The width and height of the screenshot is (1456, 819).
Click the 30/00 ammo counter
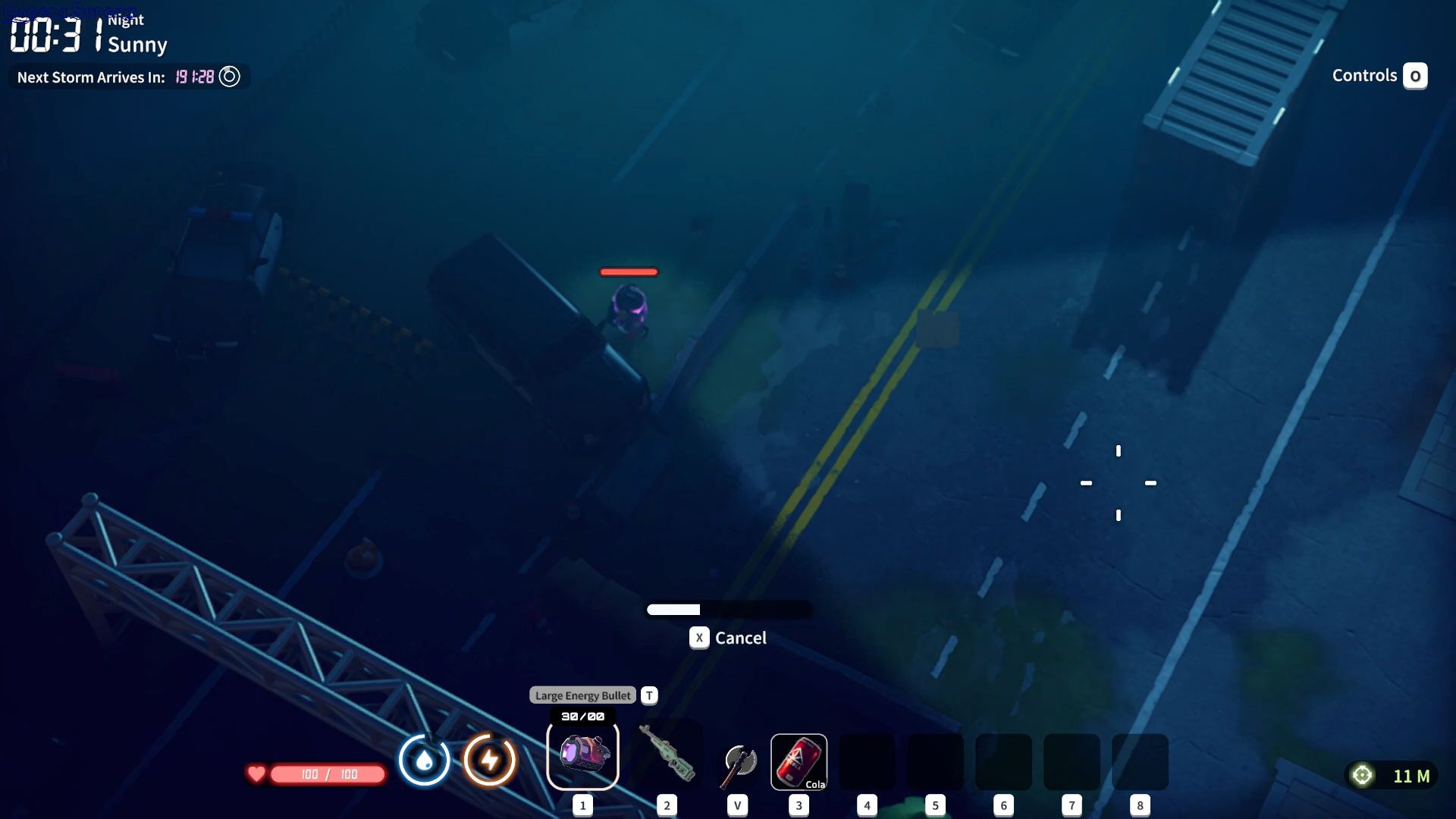tap(582, 715)
